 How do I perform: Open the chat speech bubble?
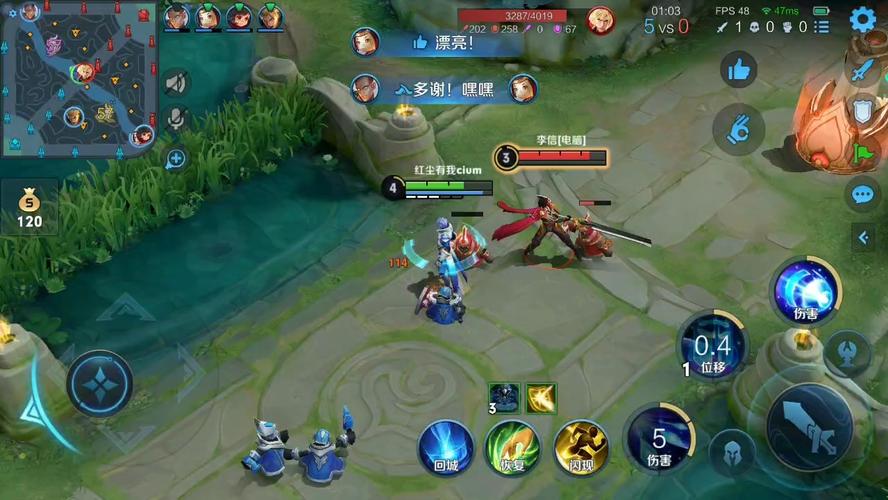coord(862,194)
